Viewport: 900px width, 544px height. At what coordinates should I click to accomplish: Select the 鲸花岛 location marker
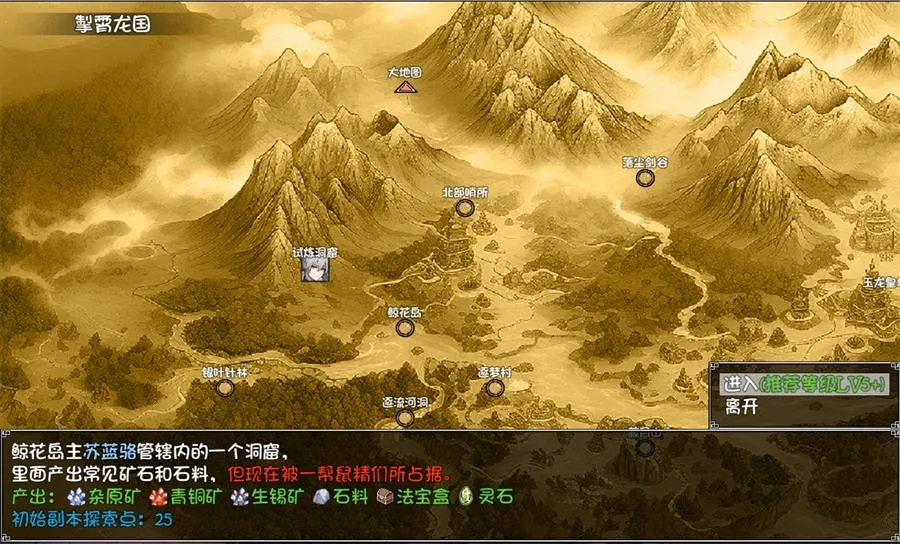[x=404, y=327]
